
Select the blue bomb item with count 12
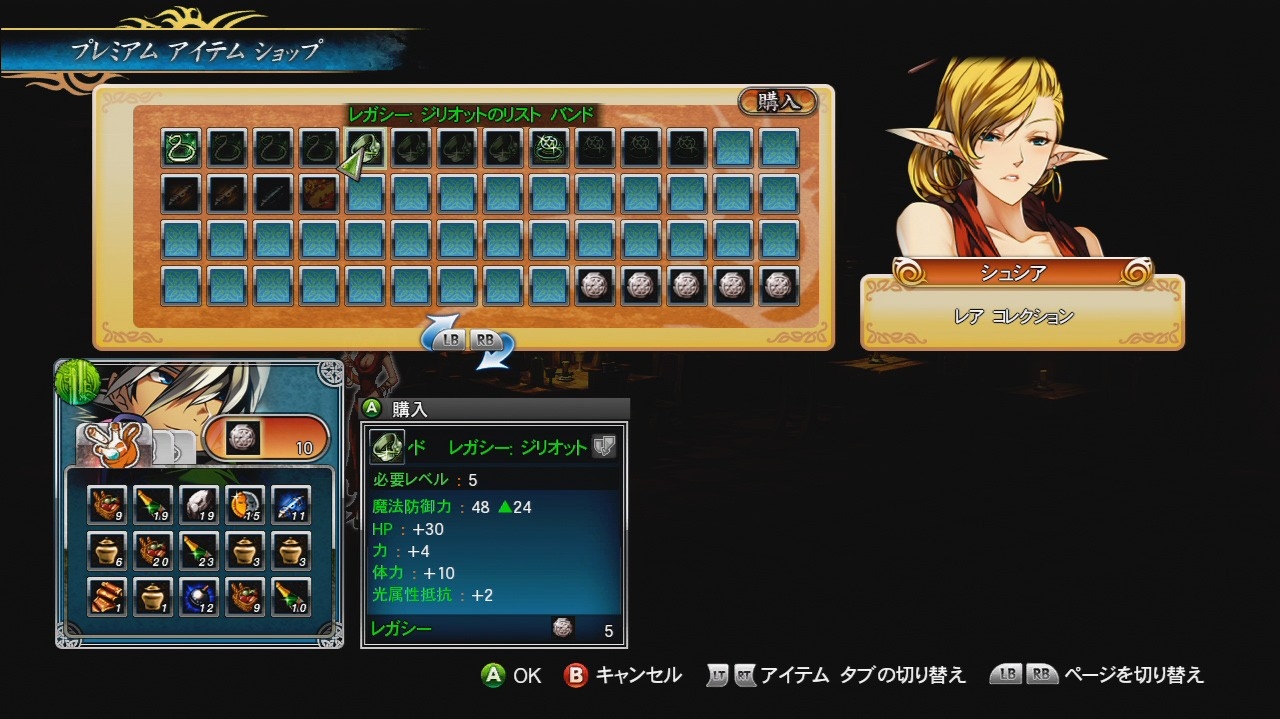(199, 597)
